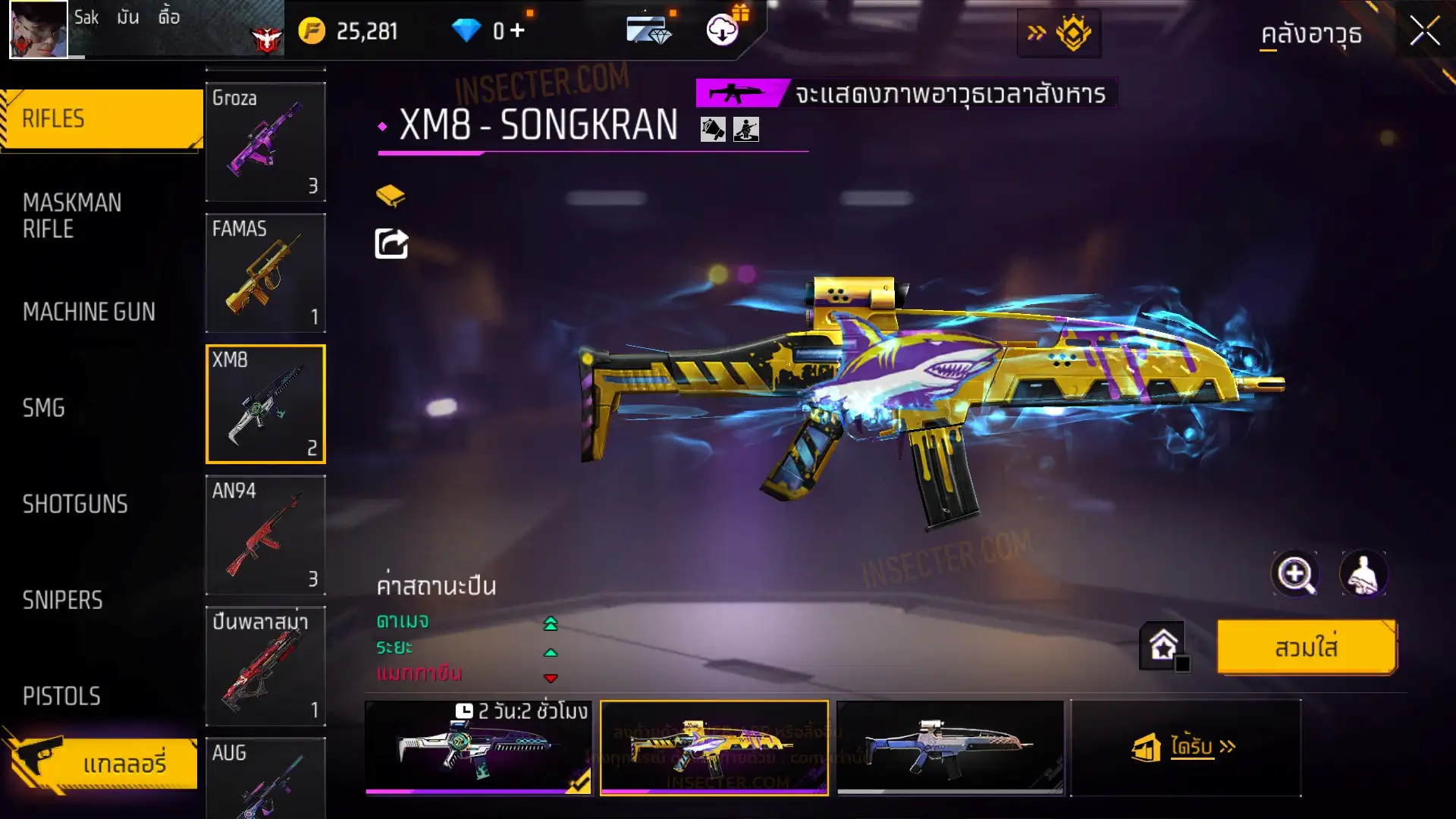Image resolution: width=1456 pixels, height=819 pixels.
Task: Choose the SMG weapon category
Action: pyautogui.click(x=44, y=408)
